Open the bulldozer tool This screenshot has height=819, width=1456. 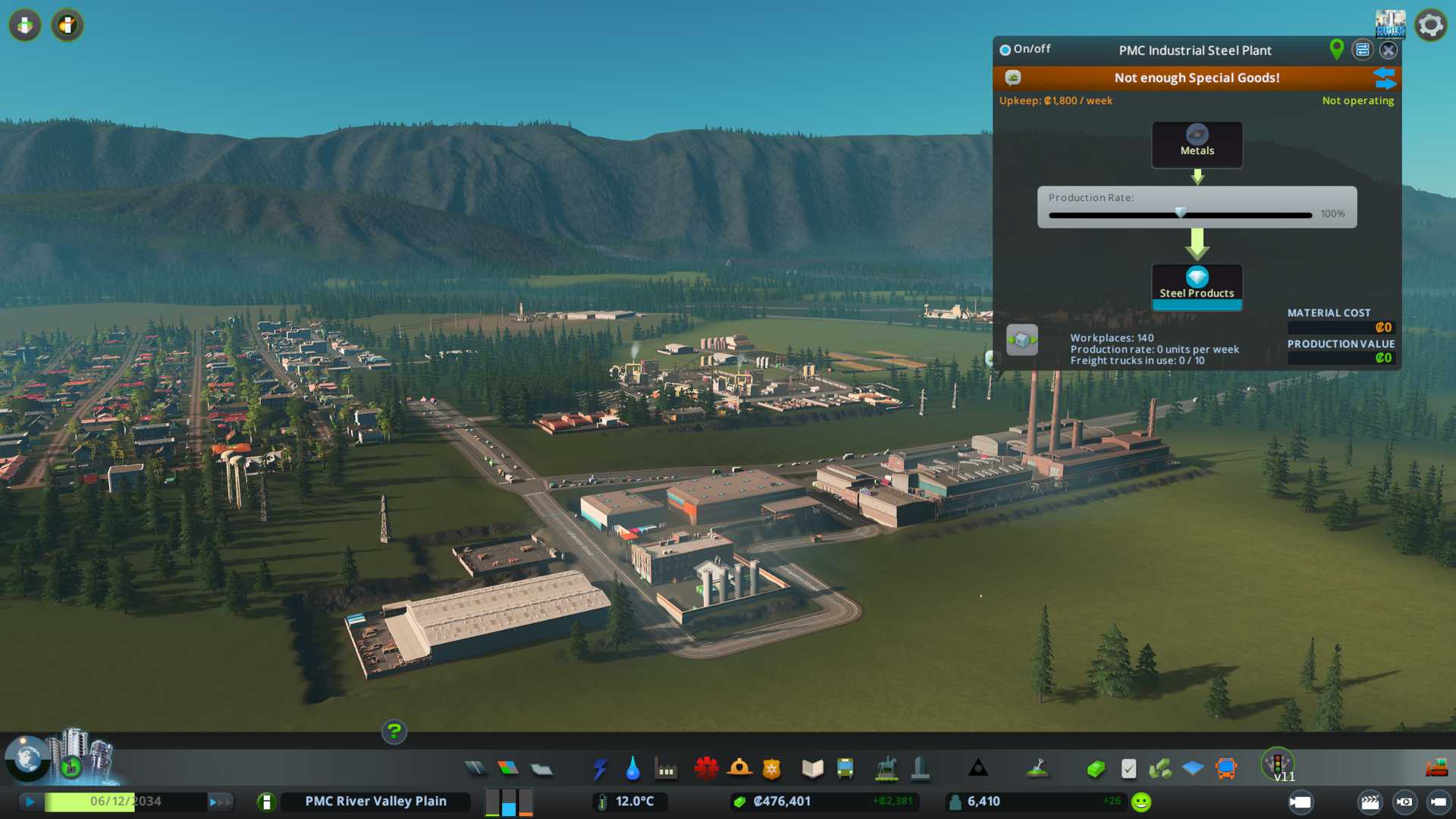click(1436, 769)
